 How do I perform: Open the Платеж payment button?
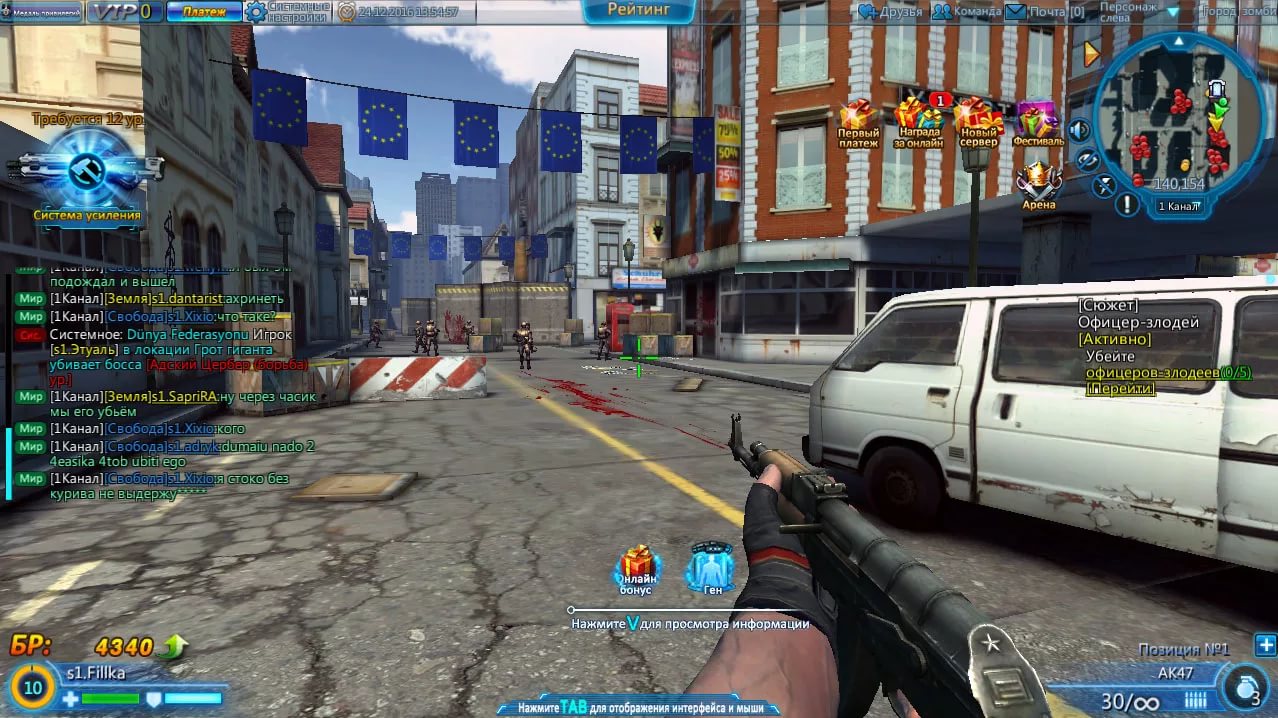point(204,12)
